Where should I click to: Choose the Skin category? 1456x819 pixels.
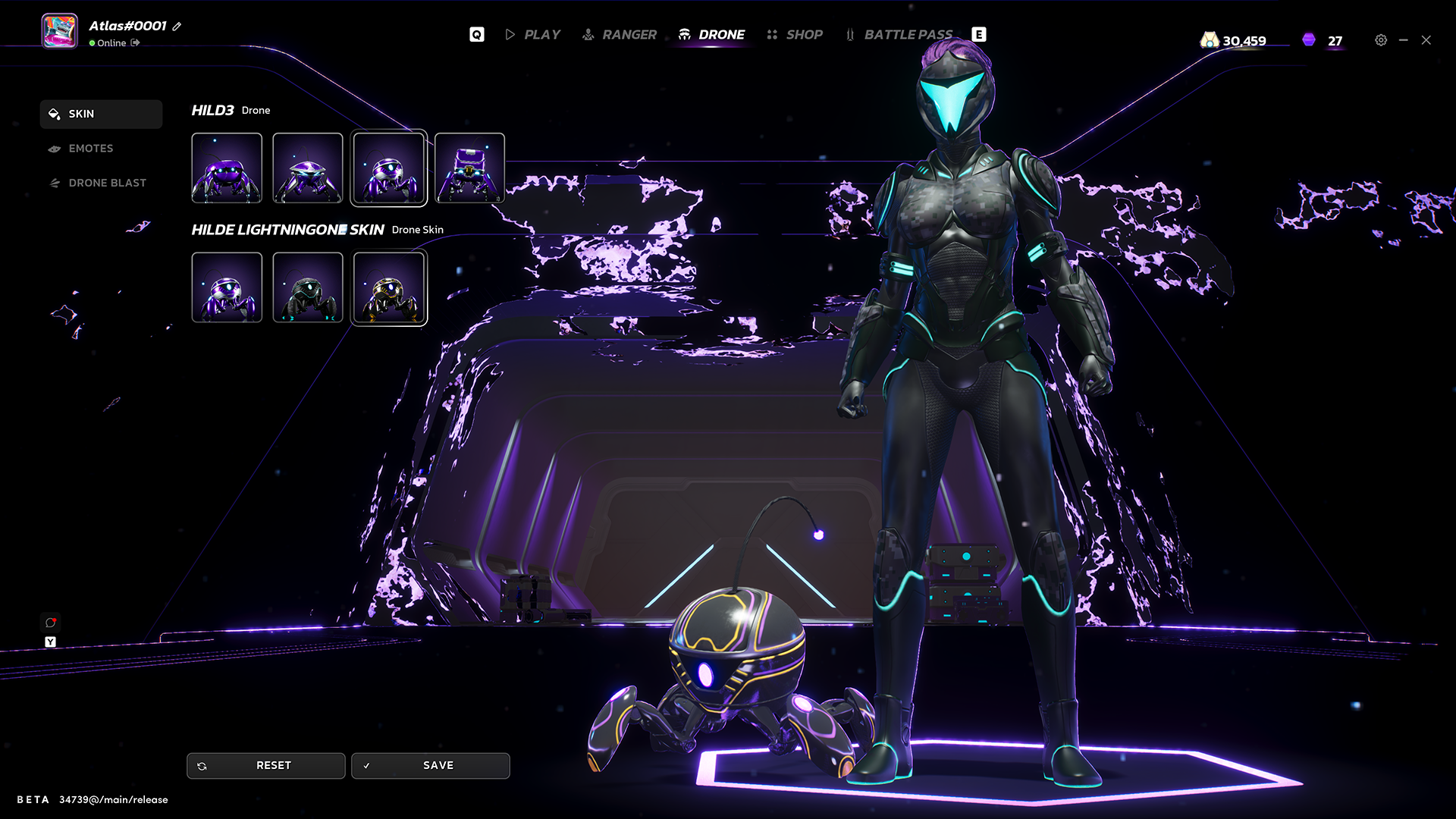101,114
